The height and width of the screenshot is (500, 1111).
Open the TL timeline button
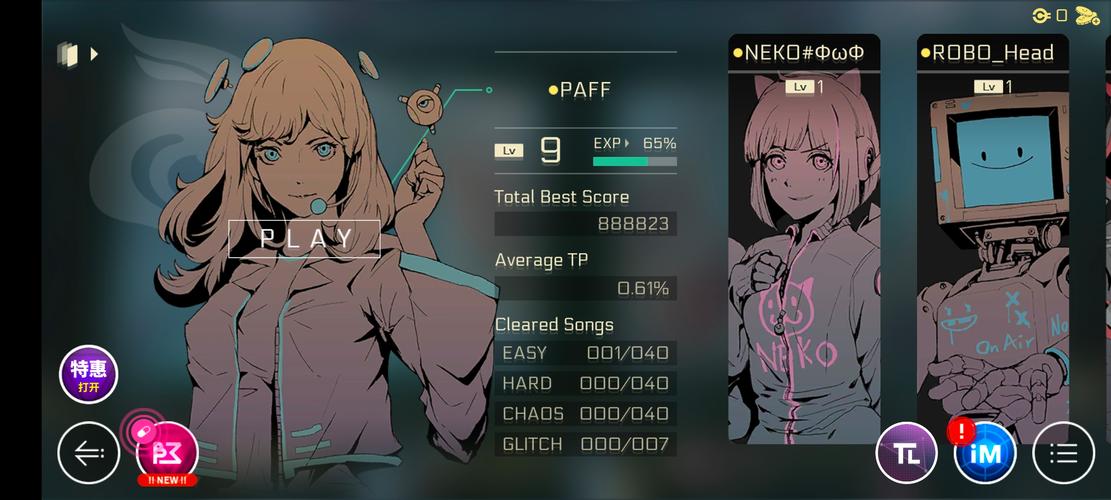(x=906, y=453)
